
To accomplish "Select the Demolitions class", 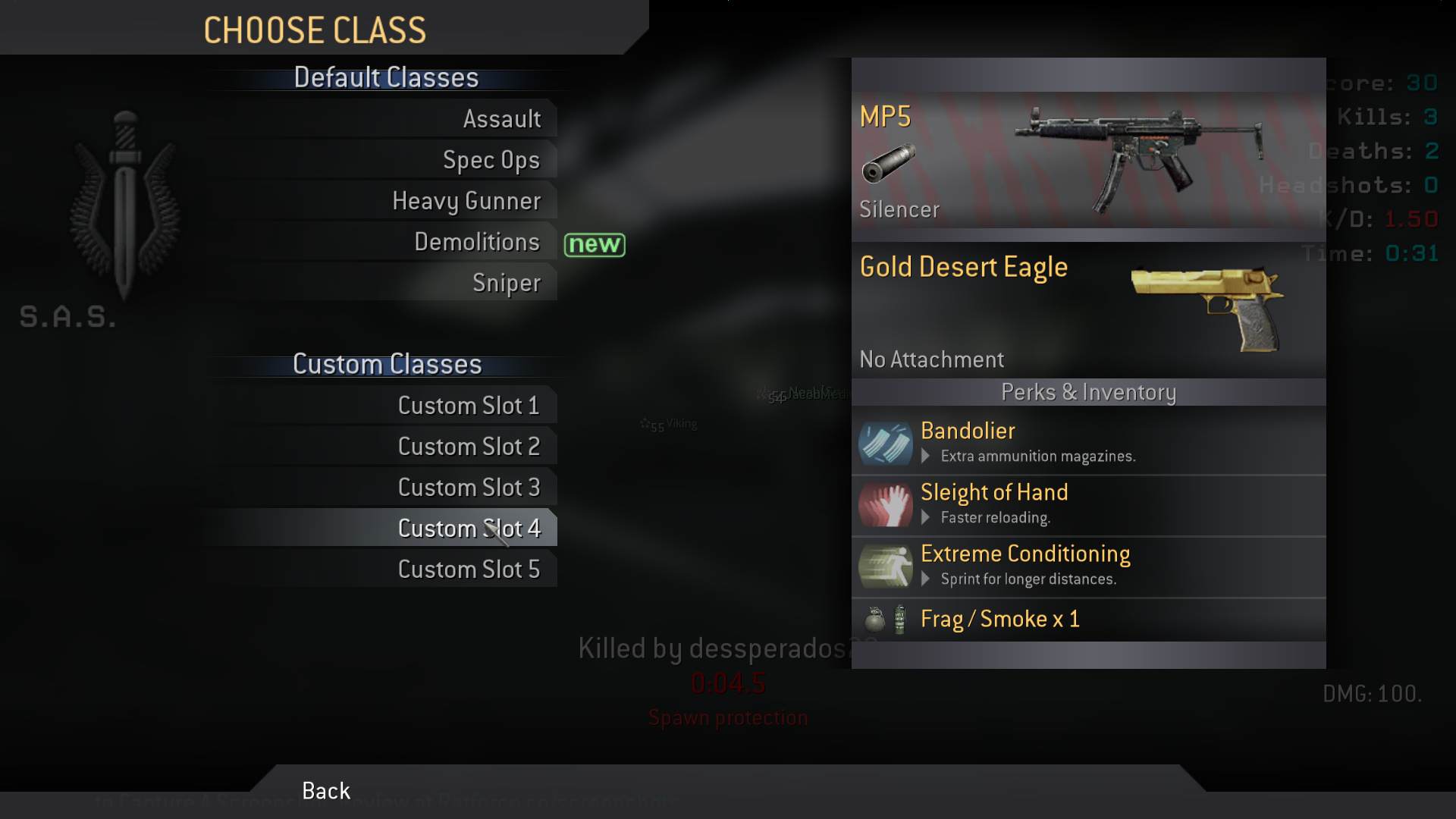I will [476, 242].
